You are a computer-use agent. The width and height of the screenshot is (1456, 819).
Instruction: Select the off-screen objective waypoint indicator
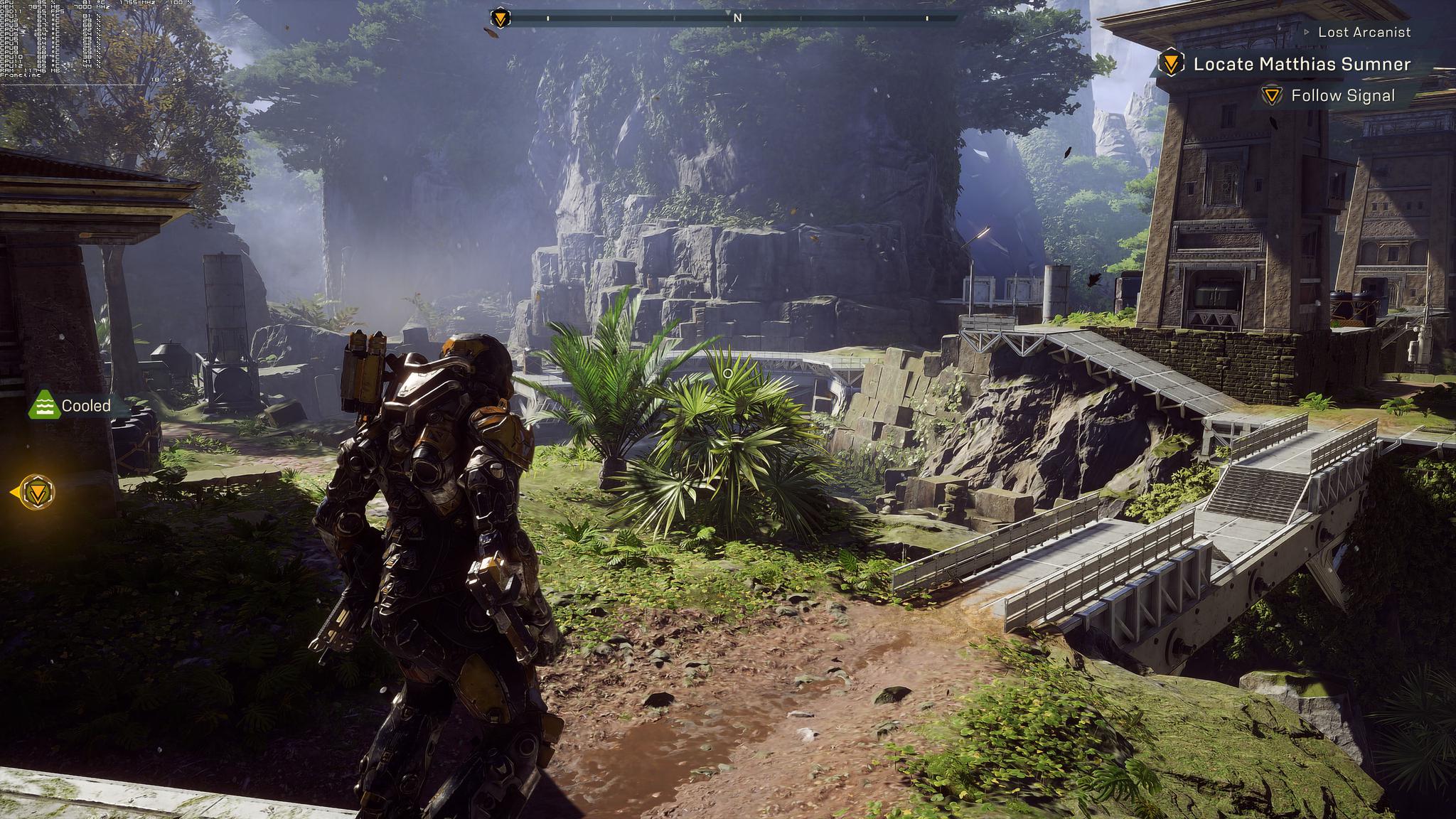[36, 491]
